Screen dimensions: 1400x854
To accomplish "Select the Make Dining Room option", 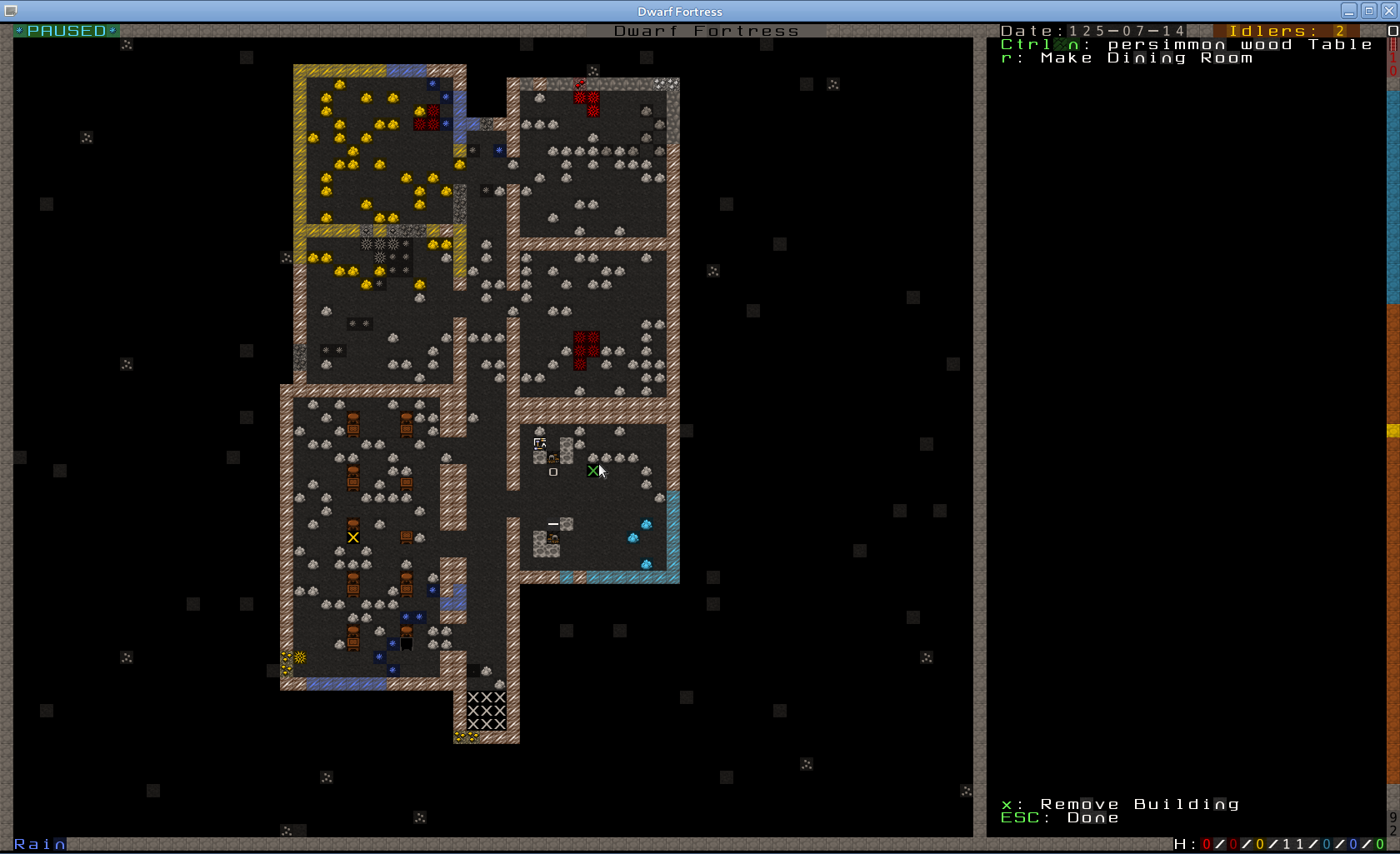I will click(x=1146, y=58).
